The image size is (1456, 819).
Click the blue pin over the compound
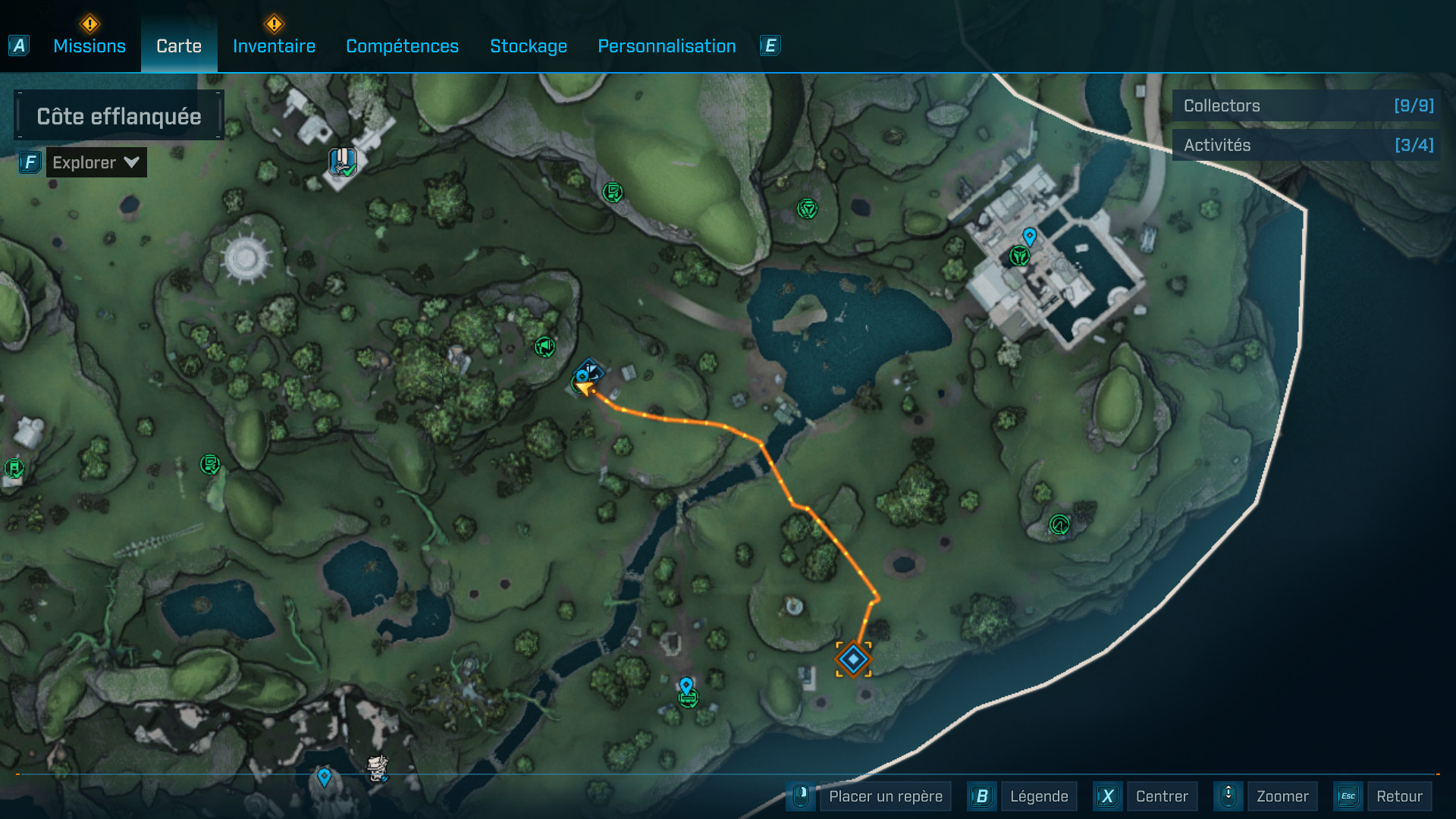1029,237
